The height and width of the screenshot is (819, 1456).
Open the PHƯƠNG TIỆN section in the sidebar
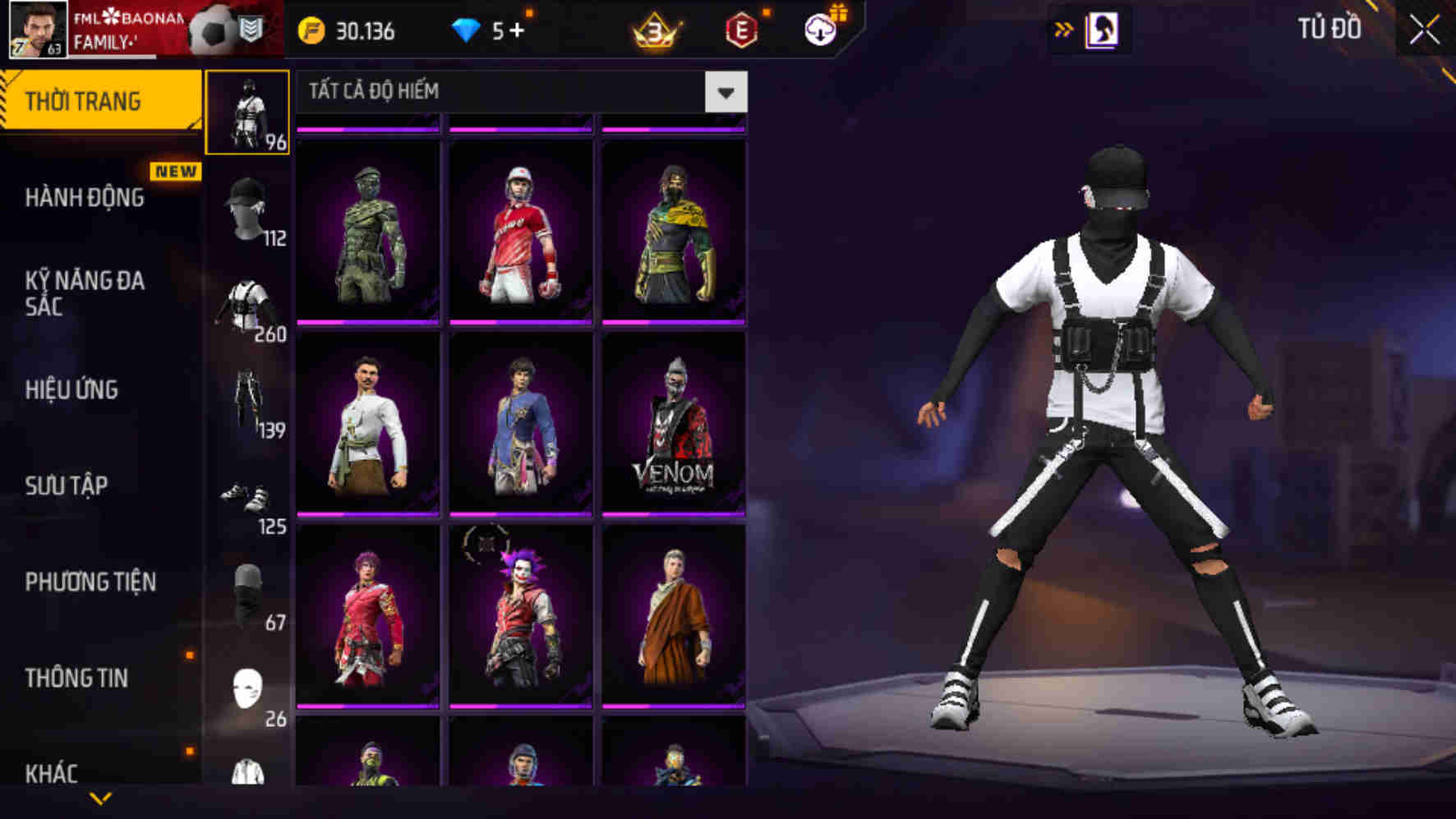89,582
